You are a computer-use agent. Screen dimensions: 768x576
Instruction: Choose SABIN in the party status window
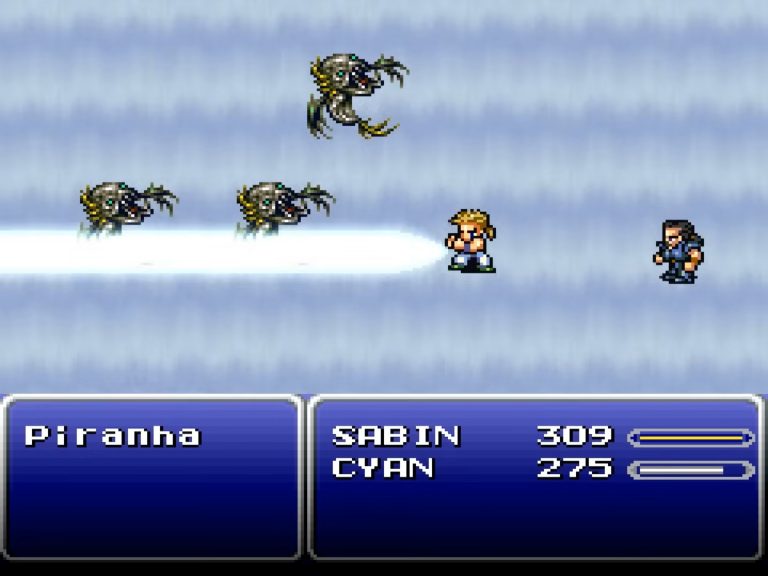pyautogui.click(x=396, y=436)
